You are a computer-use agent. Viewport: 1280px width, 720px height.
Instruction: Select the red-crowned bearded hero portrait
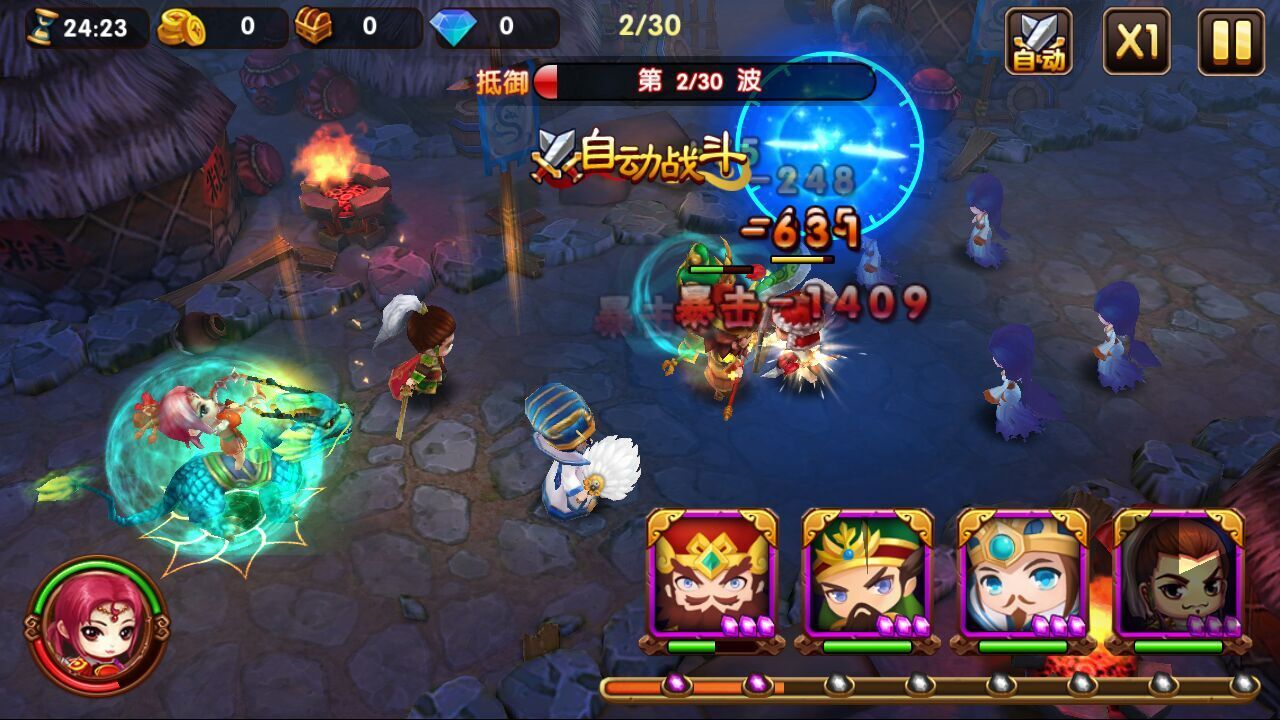[711, 575]
